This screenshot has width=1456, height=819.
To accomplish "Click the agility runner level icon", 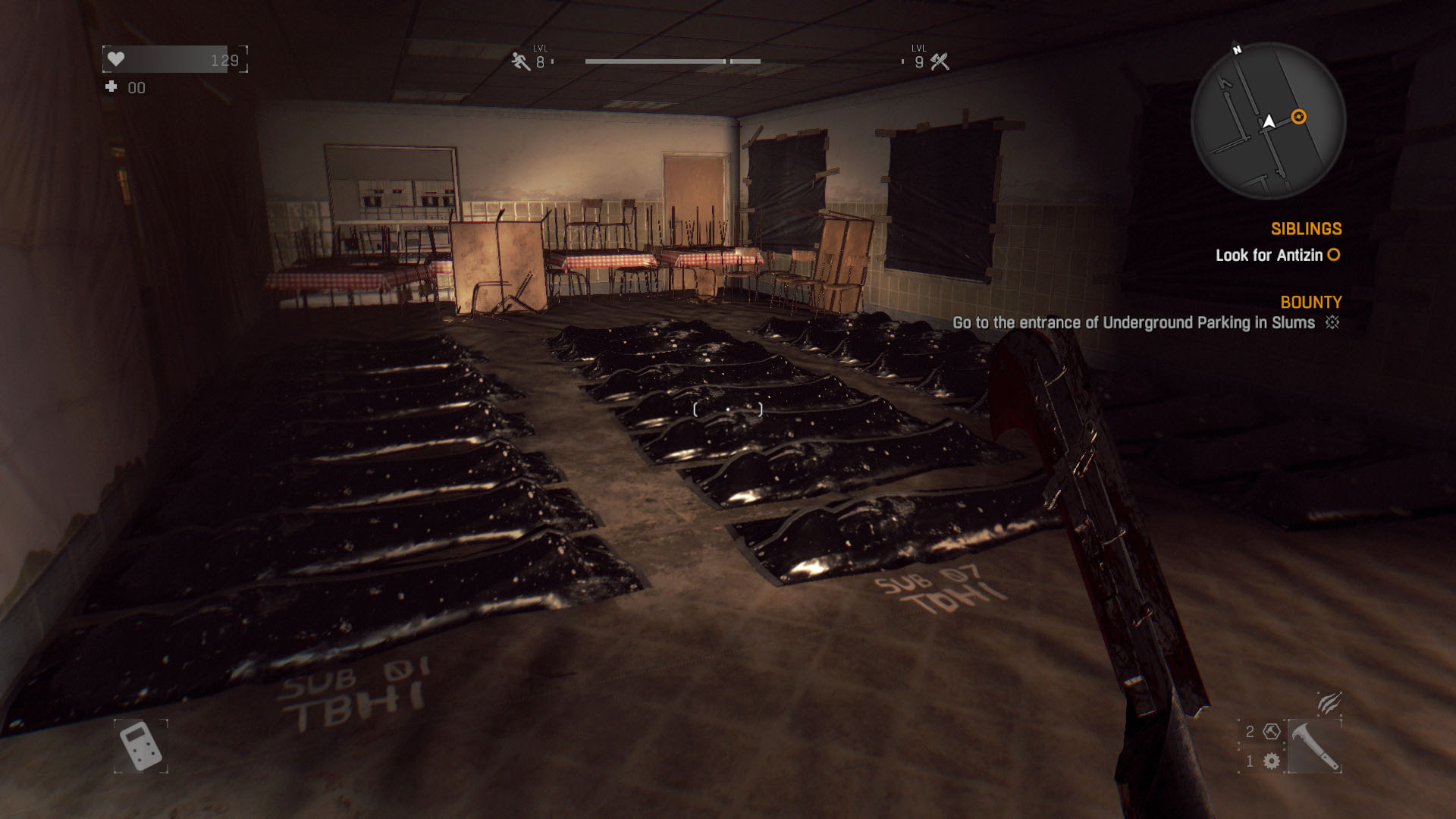I will (520, 61).
